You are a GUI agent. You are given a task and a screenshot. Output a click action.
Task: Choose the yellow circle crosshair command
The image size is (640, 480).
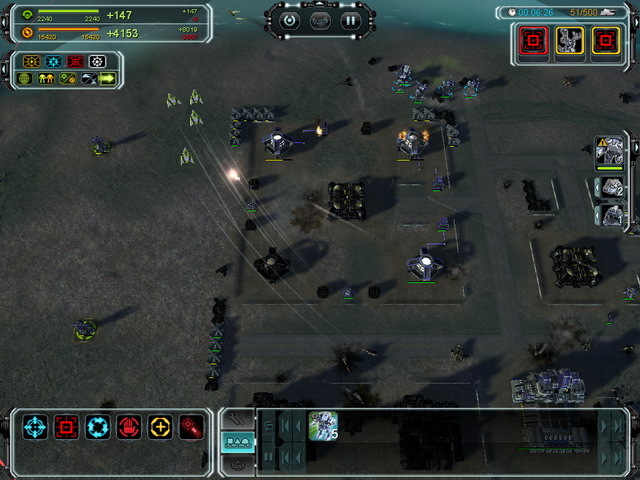pyautogui.click(x=160, y=428)
